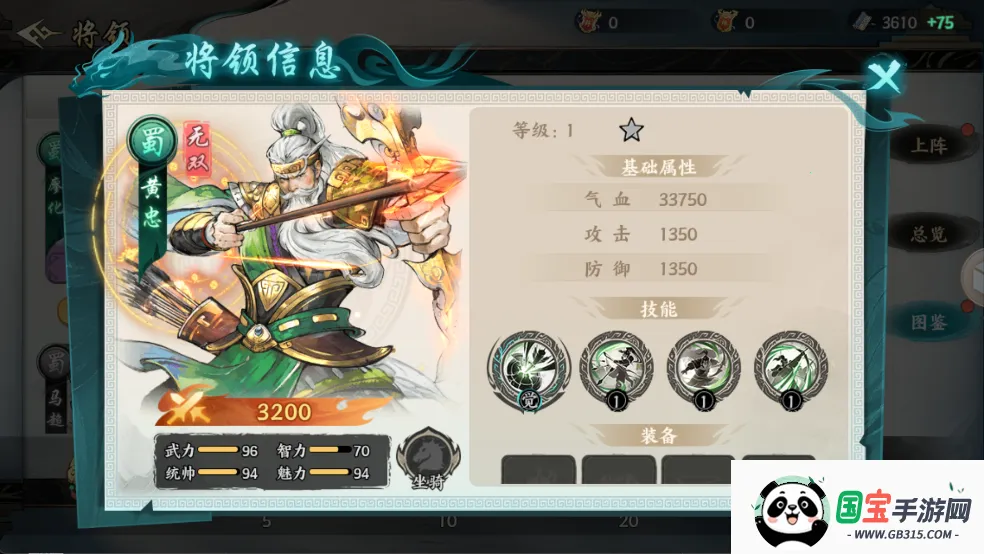
Task: Close the 将领信息 panel
Action: pos(884,76)
